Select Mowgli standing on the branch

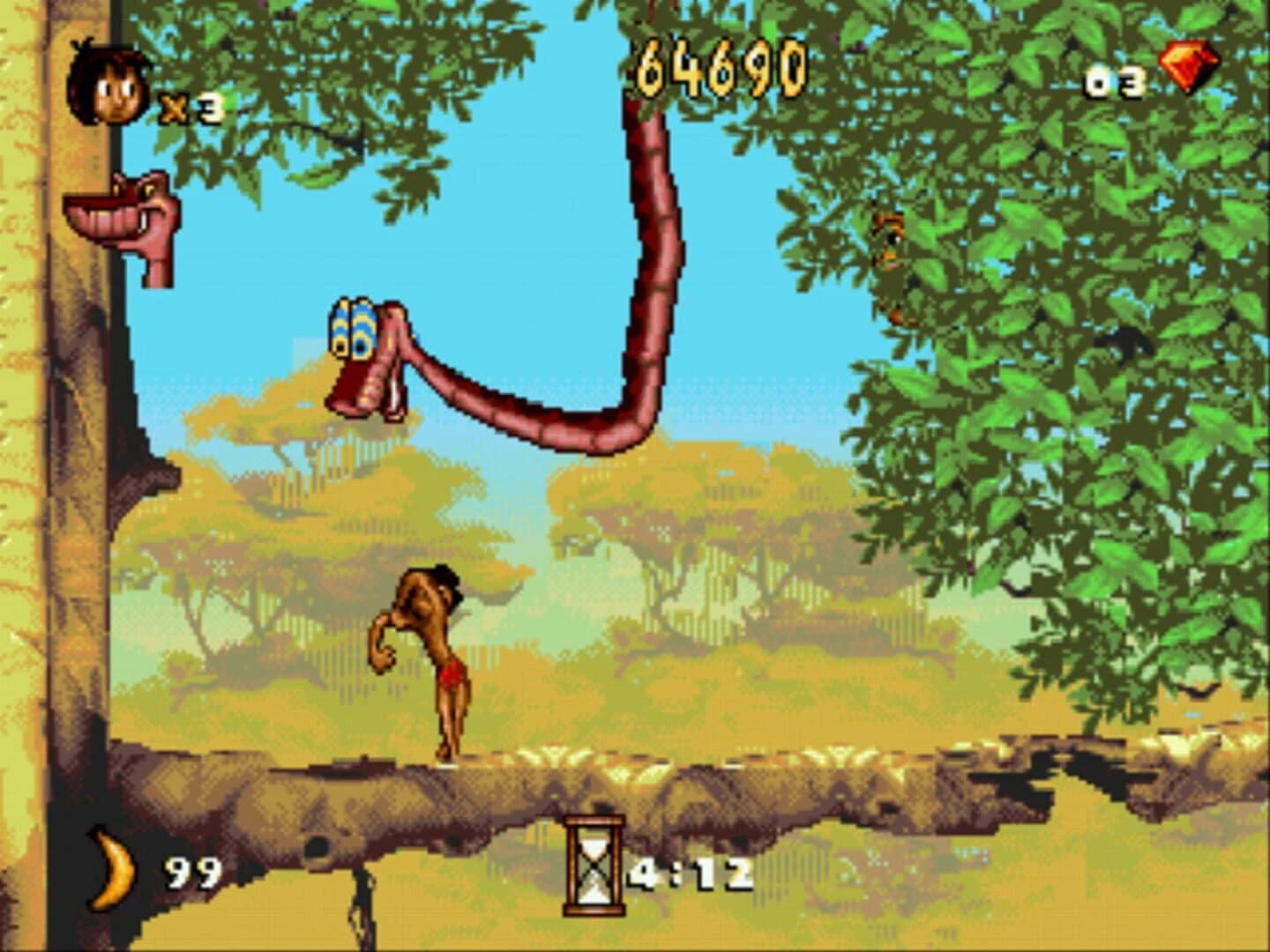pos(432,661)
